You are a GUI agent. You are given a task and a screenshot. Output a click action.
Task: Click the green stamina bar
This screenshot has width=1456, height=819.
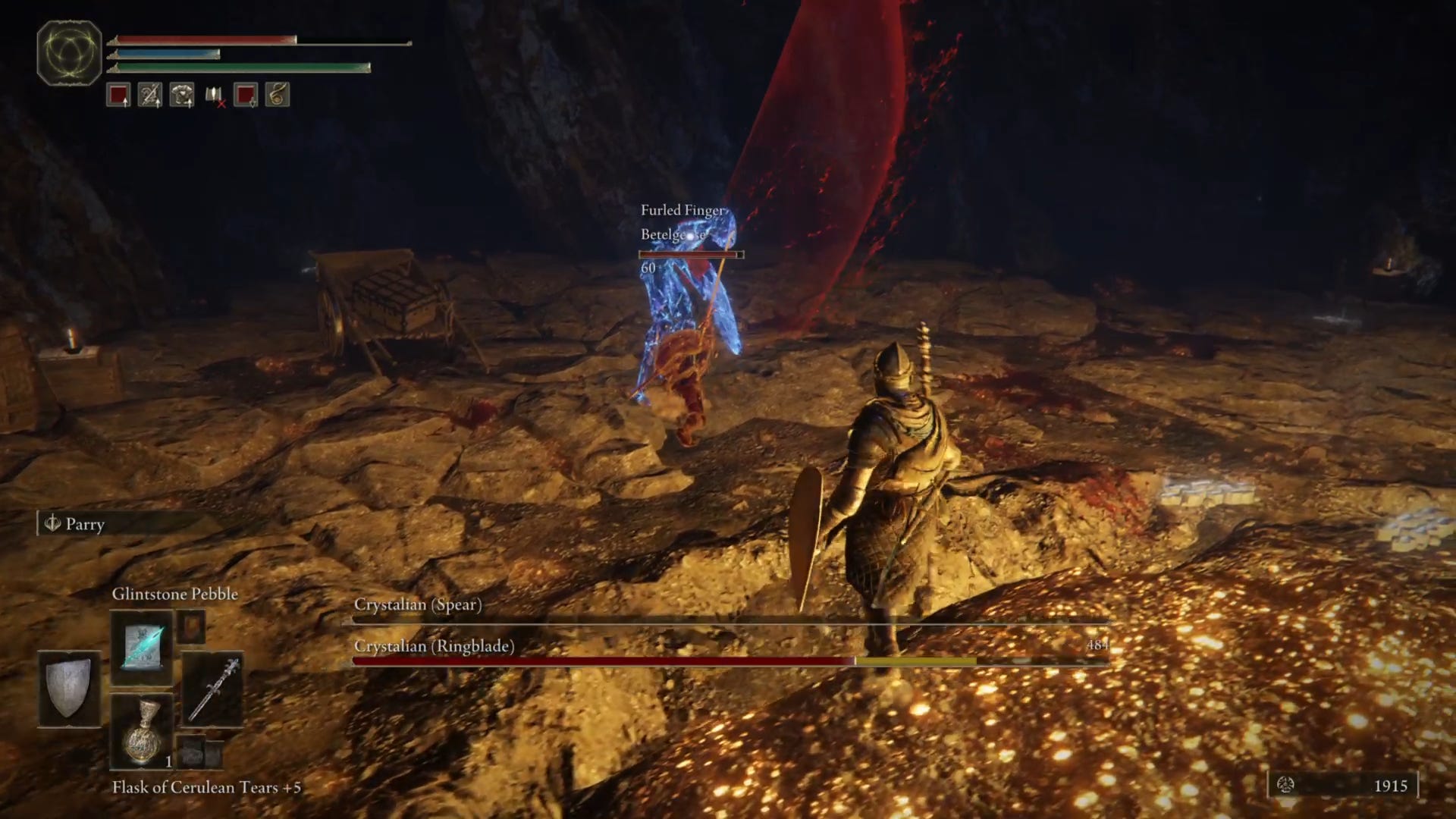coord(243,68)
